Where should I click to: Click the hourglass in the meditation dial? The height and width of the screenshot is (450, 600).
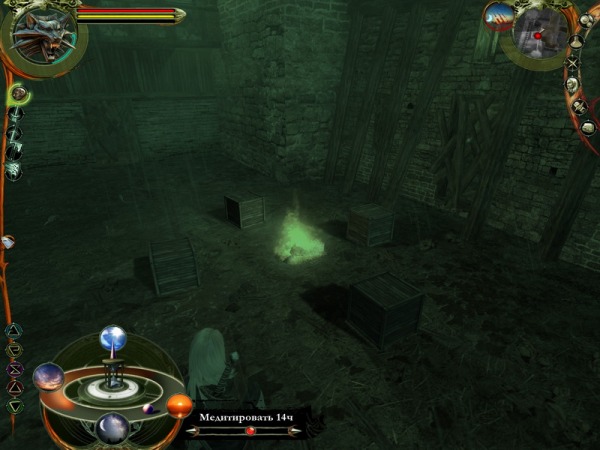[112, 377]
